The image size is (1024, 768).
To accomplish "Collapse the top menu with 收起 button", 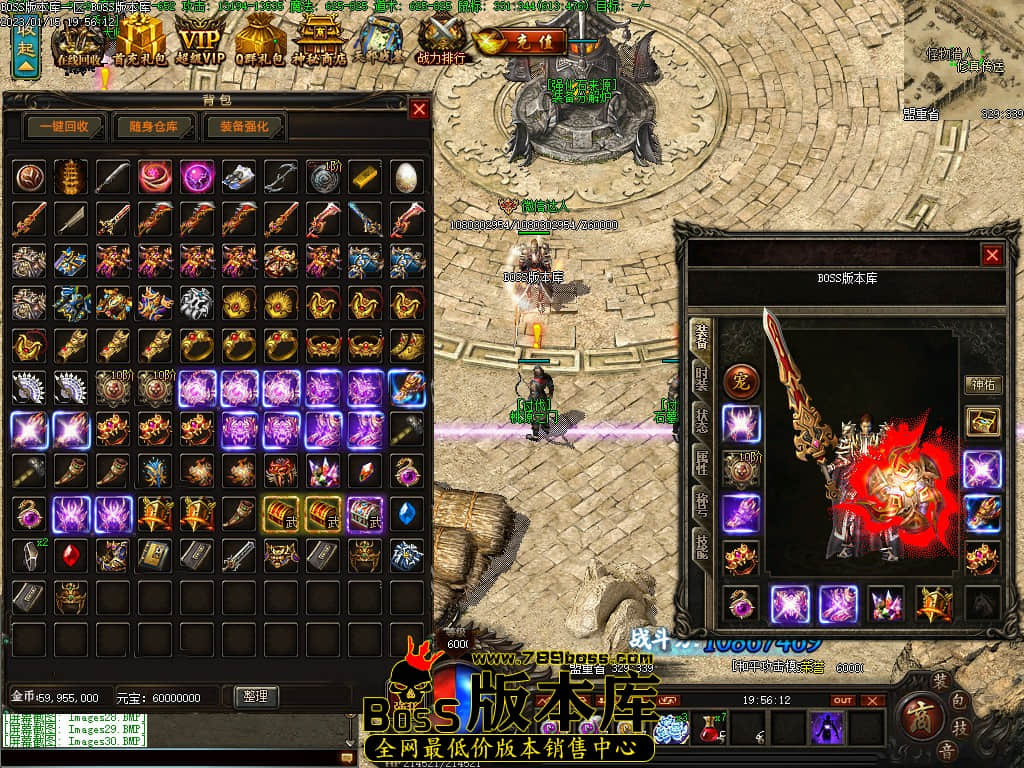I will coord(25,48).
